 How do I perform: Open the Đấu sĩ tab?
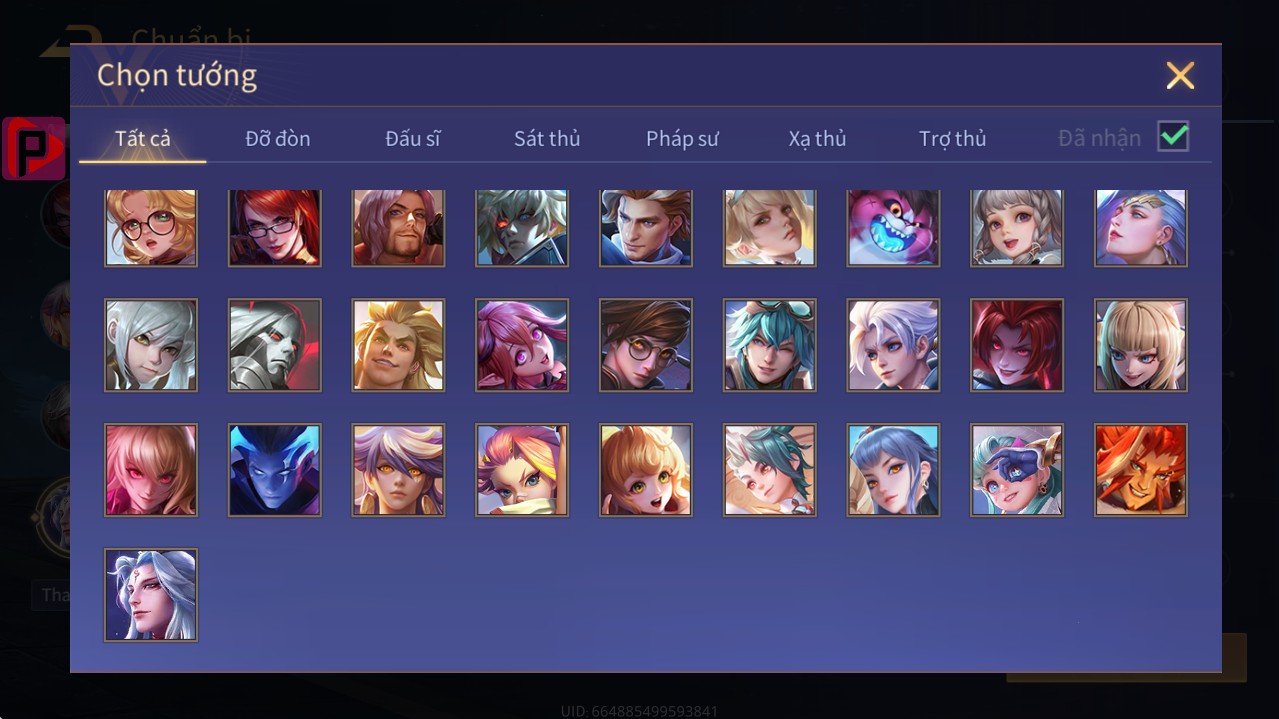(x=412, y=138)
